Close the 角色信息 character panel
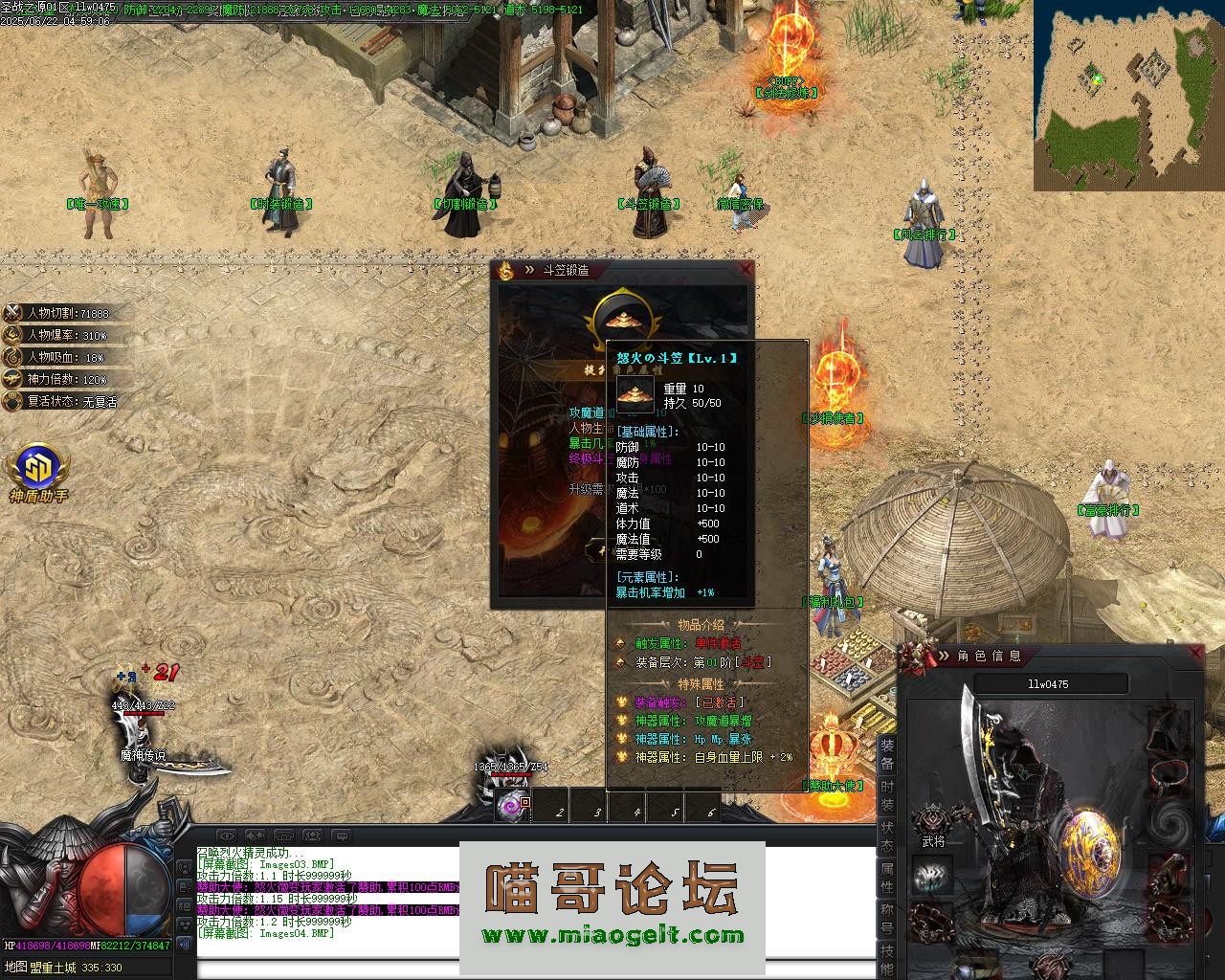The width and height of the screenshot is (1225, 980). point(1194,654)
